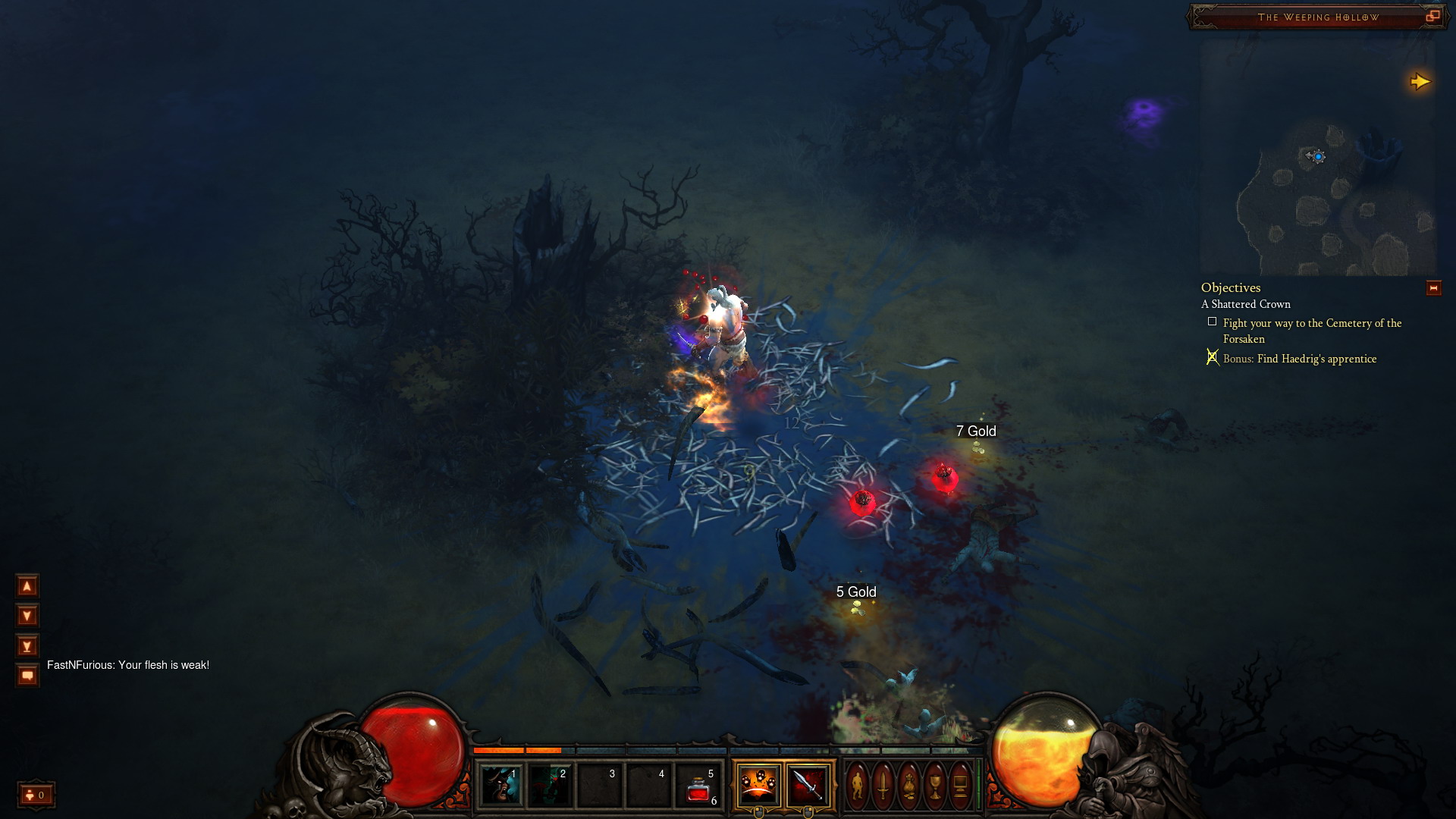Open the sword icon menu button
This screenshot has width=1456, height=819.
[883, 785]
